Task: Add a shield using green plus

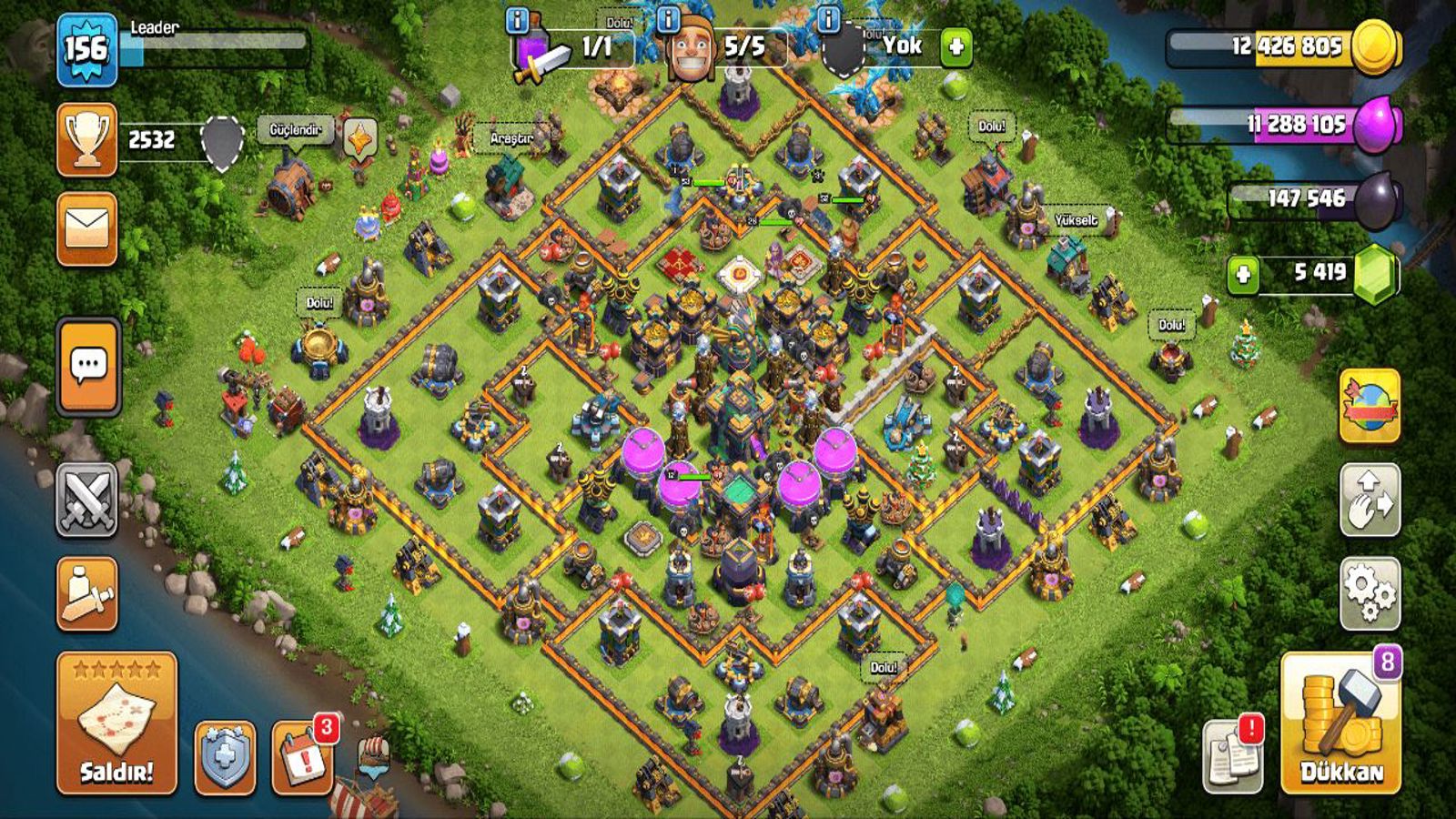Action: [x=955, y=46]
